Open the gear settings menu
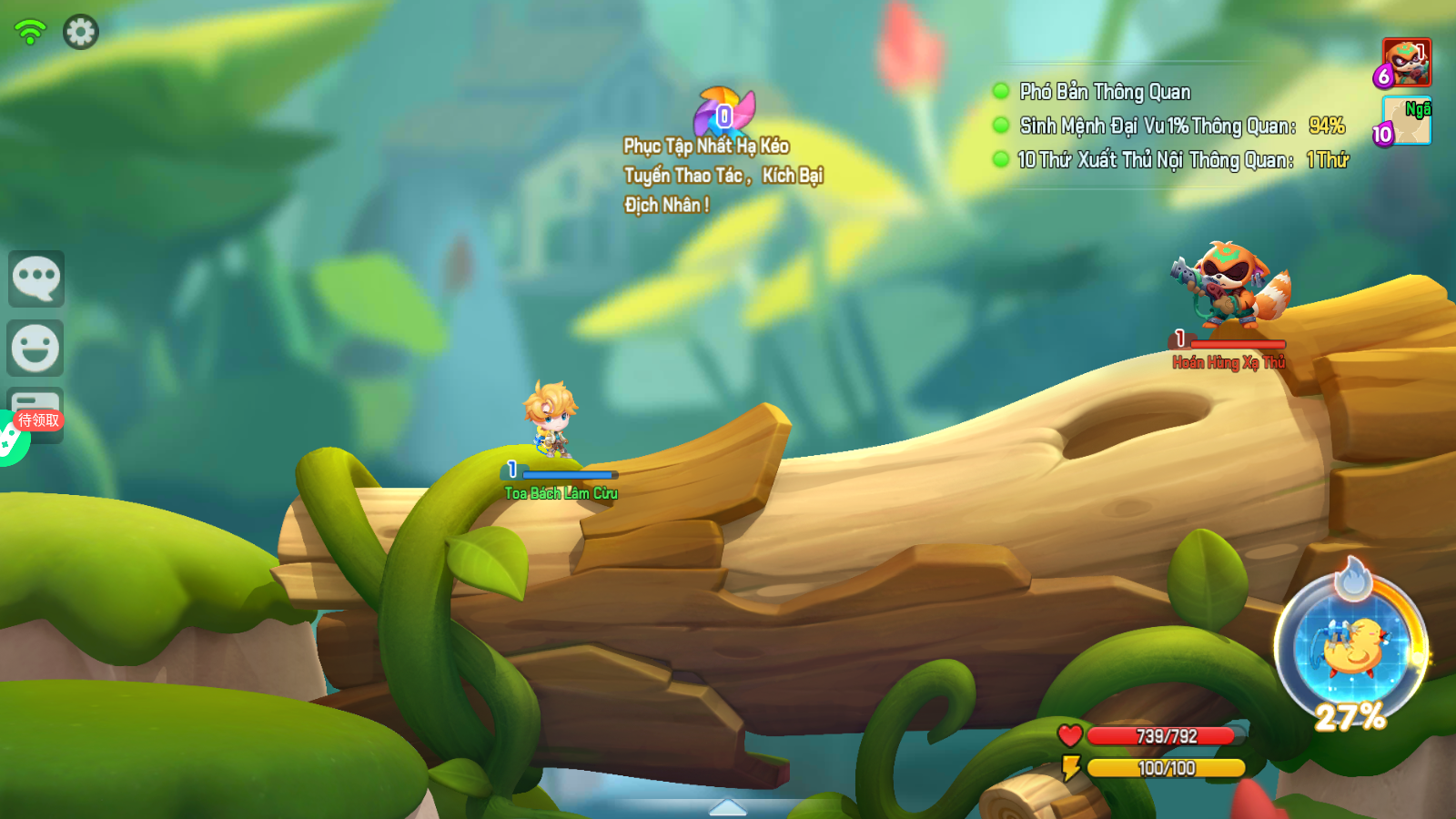This screenshot has height=819, width=1456. coord(80,32)
